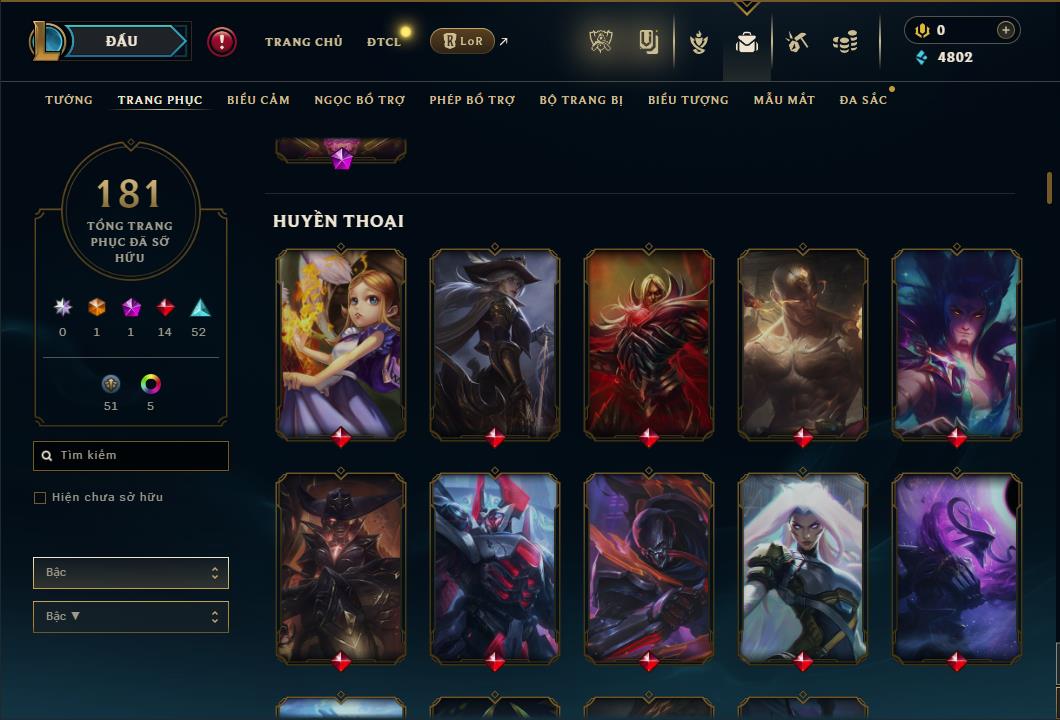
Task: Go to the ĐTCL section
Action: coord(383,42)
